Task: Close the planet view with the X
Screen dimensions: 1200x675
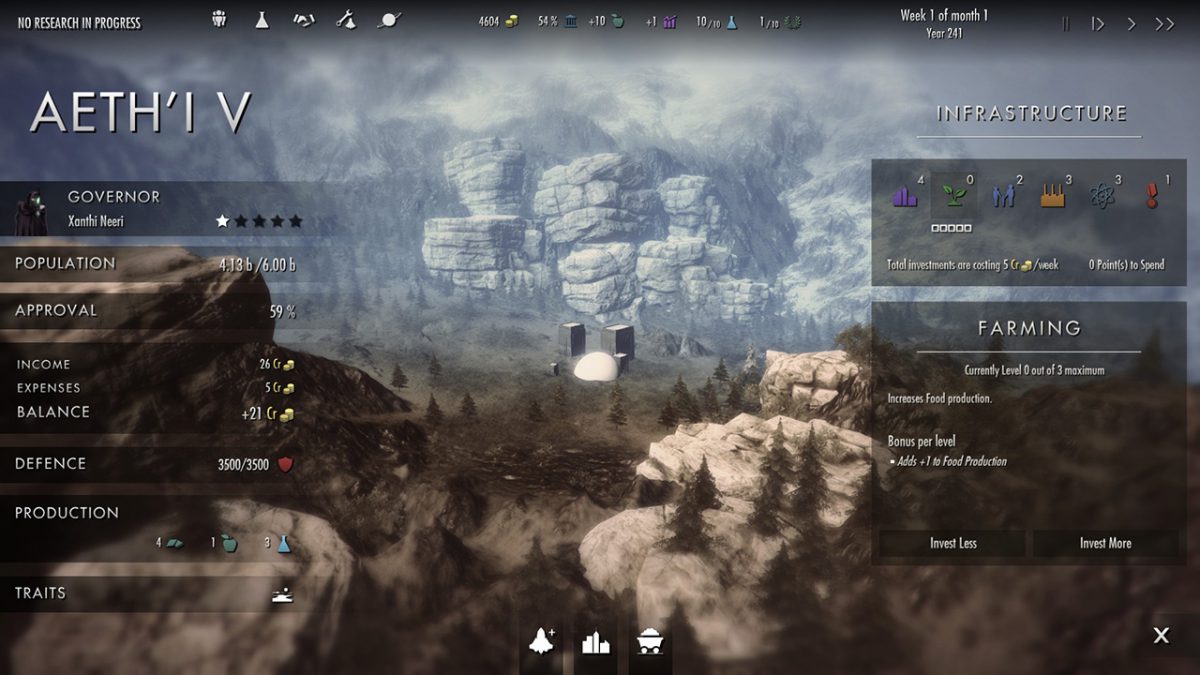Action: (1160, 635)
